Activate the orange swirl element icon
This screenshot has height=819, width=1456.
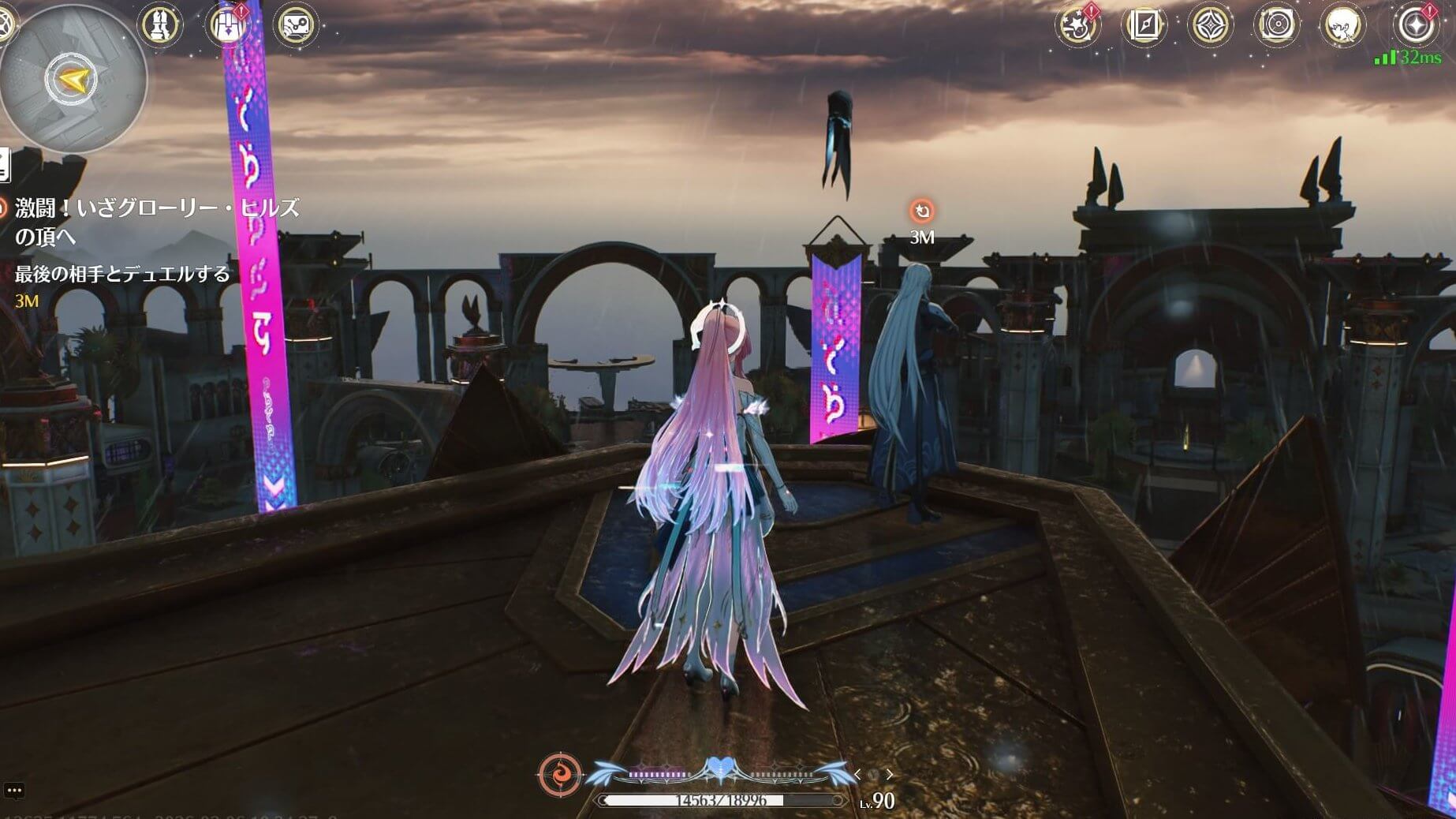point(560,774)
